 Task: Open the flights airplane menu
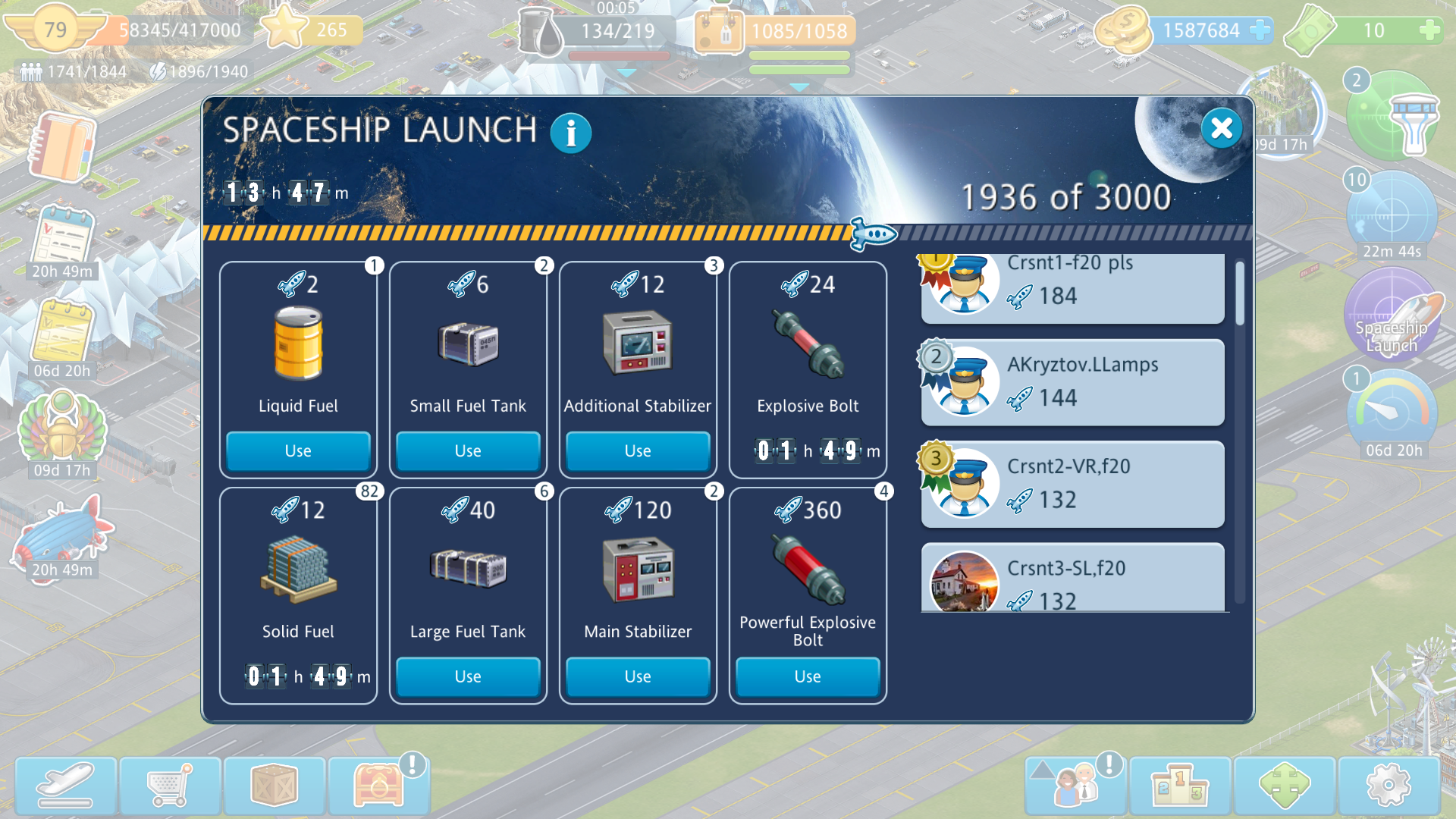tap(66, 786)
